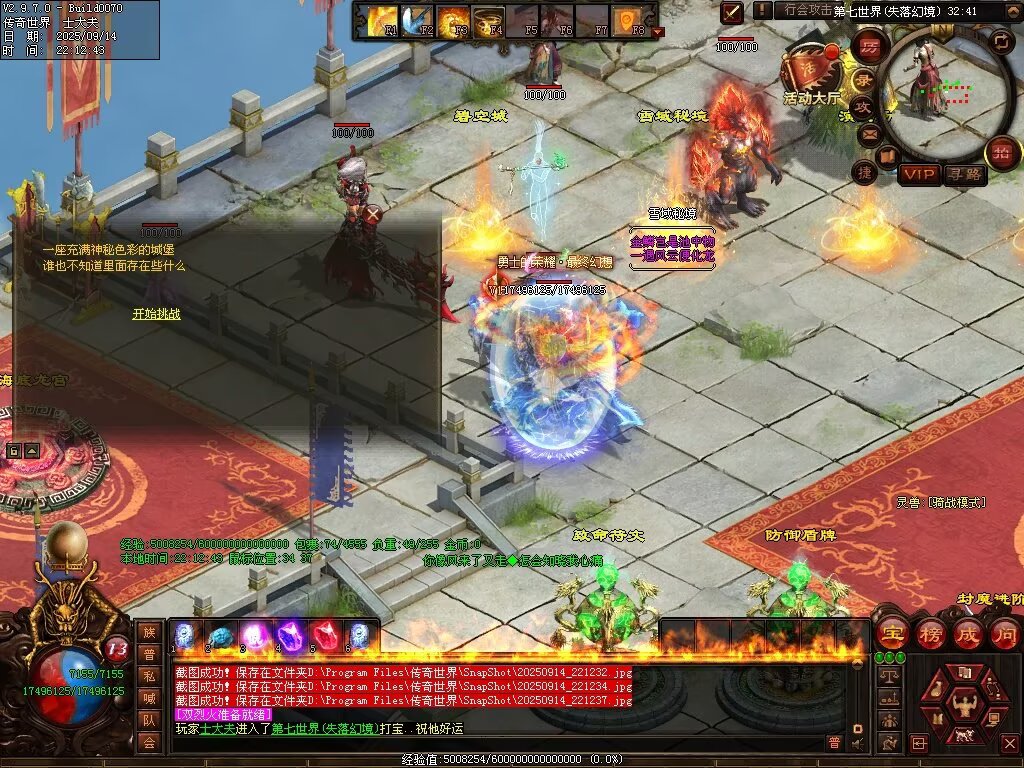
Task: Use the red crystal in slot 5
Action: click(x=323, y=635)
